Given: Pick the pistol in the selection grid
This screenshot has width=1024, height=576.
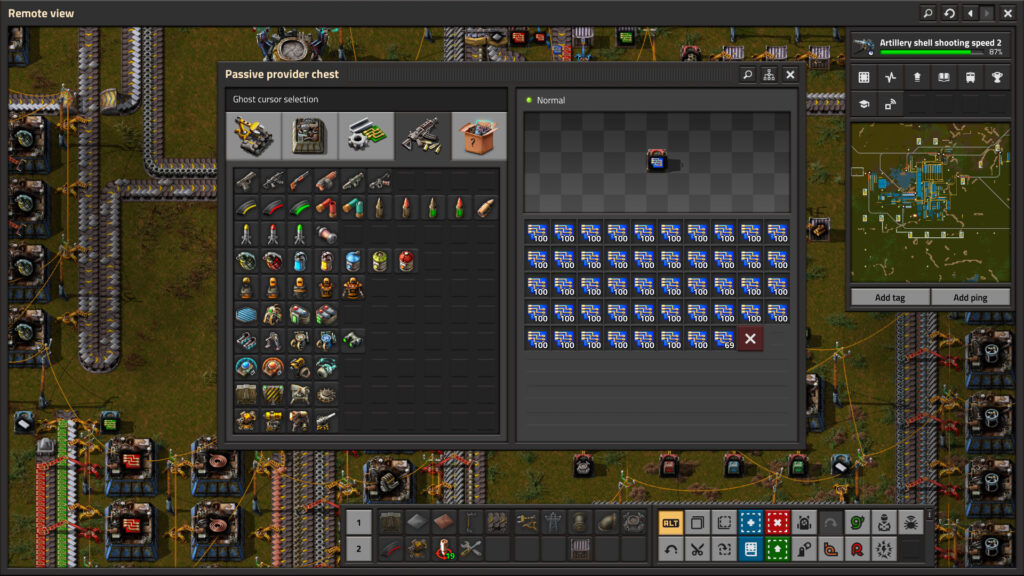Looking at the screenshot, I should pos(246,181).
